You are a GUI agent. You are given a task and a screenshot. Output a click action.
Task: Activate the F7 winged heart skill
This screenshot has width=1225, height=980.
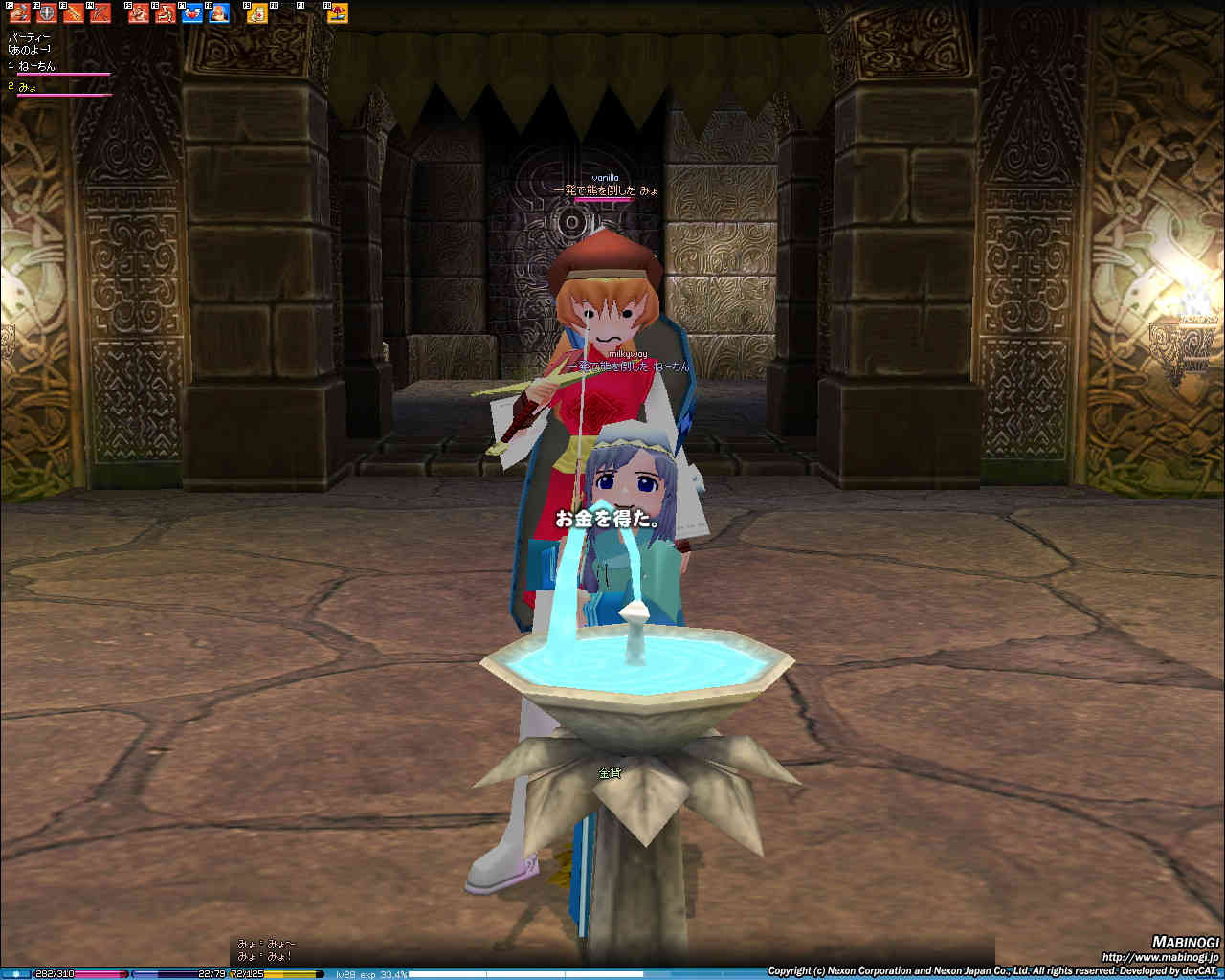192,13
